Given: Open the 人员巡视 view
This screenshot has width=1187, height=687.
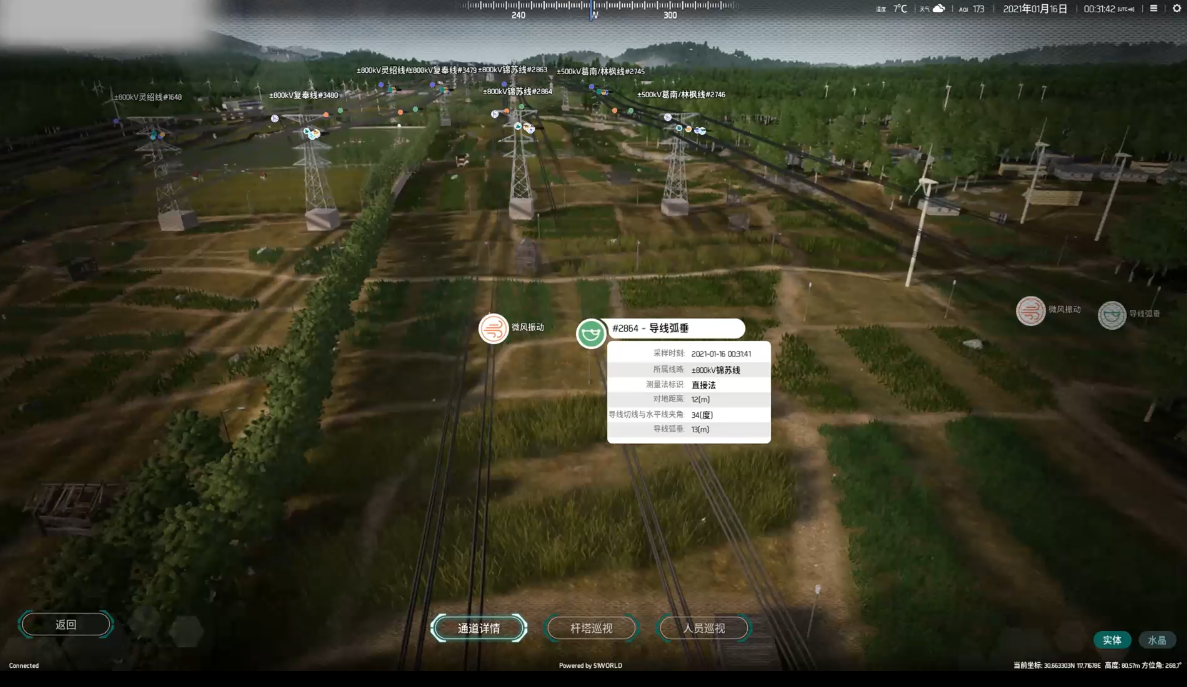Looking at the screenshot, I should pyautogui.click(x=703, y=628).
